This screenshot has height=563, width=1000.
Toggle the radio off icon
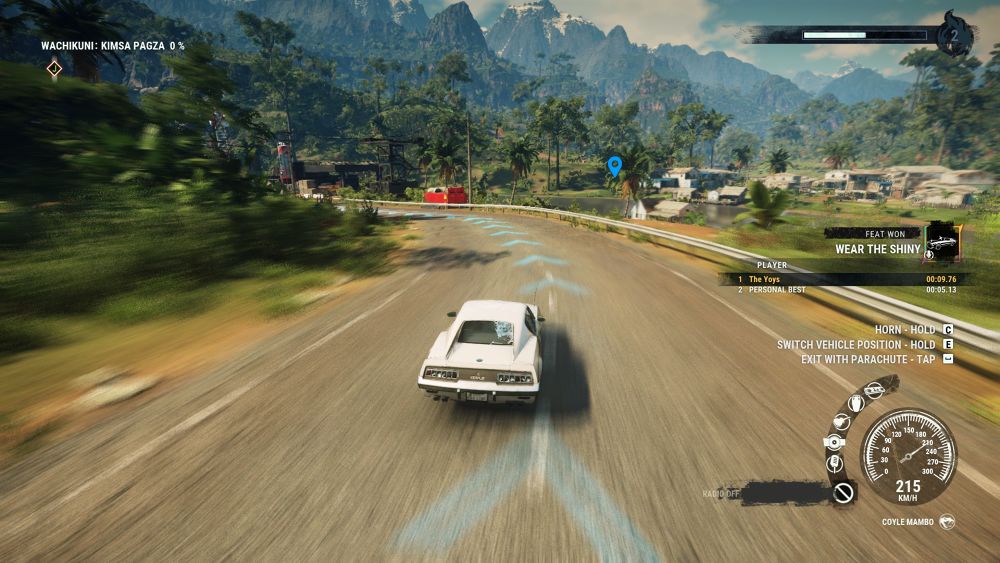pos(843,492)
